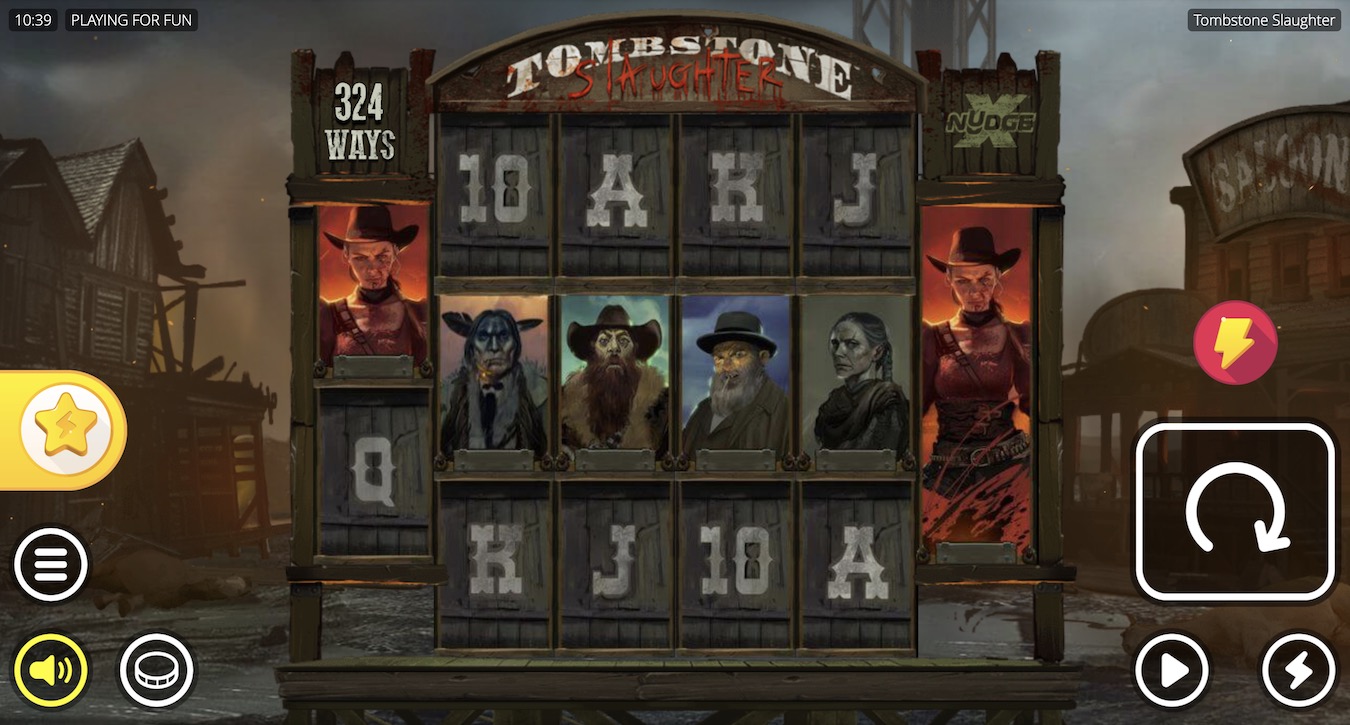Open bet settings via the coin icon
This screenshot has width=1350, height=725.
pos(157,670)
